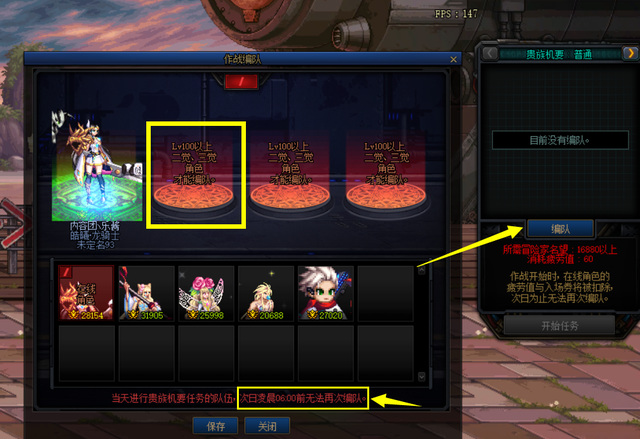The width and height of the screenshot is (640, 439).
Task: Click the character list's scroll-up arrow
Action: 422,270
